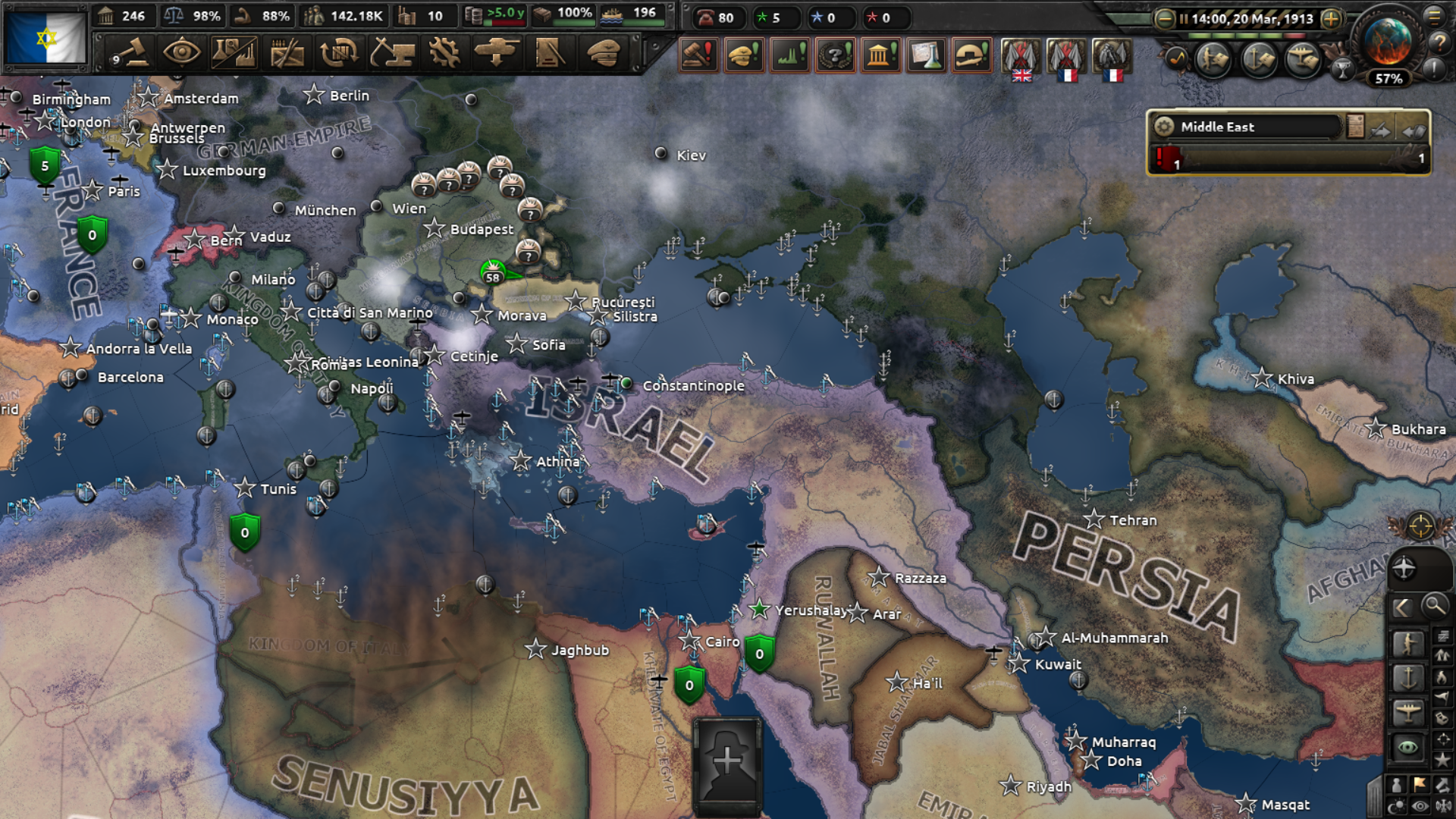This screenshot has height=819, width=1456.
Task: Open Recruit and Deploy tank menu
Action: 497,53
